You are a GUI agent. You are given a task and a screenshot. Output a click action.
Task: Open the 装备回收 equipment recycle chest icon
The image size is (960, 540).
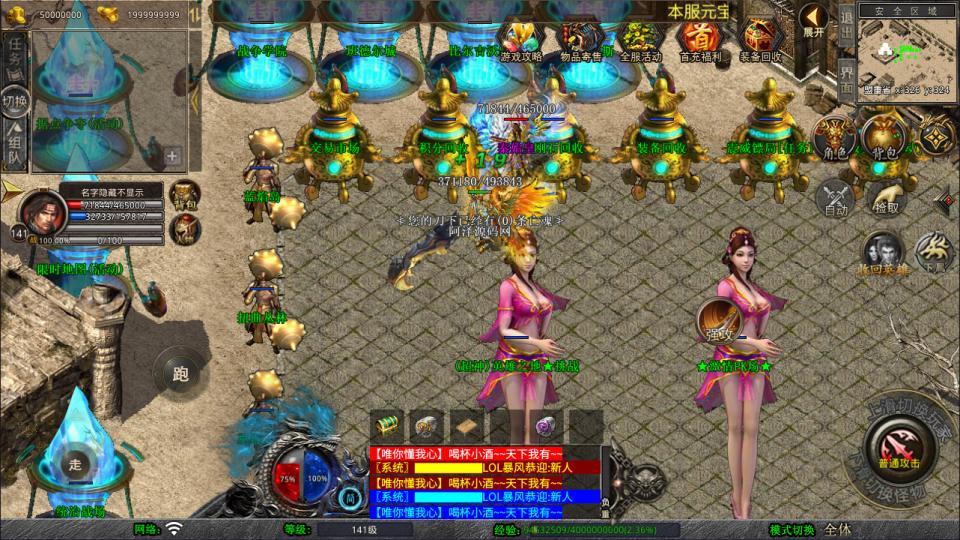760,39
